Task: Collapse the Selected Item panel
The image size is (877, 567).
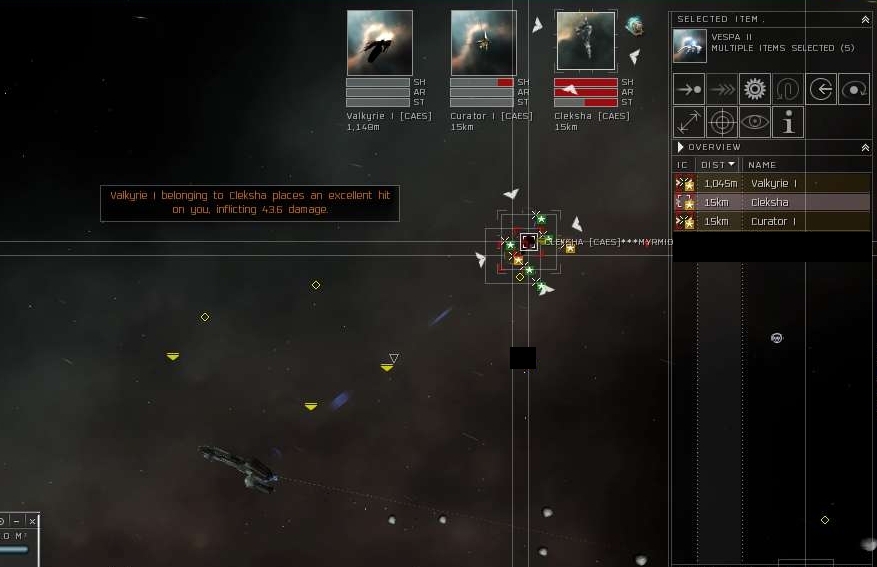Action: tap(865, 19)
